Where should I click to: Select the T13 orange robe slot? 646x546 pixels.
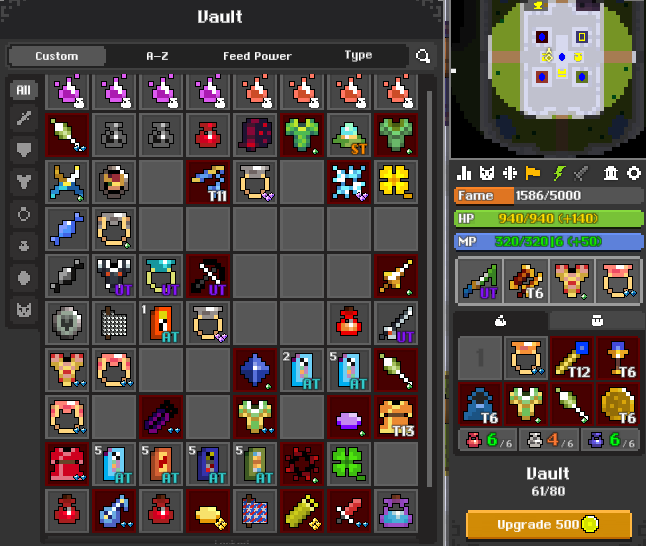(x=396, y=417)
